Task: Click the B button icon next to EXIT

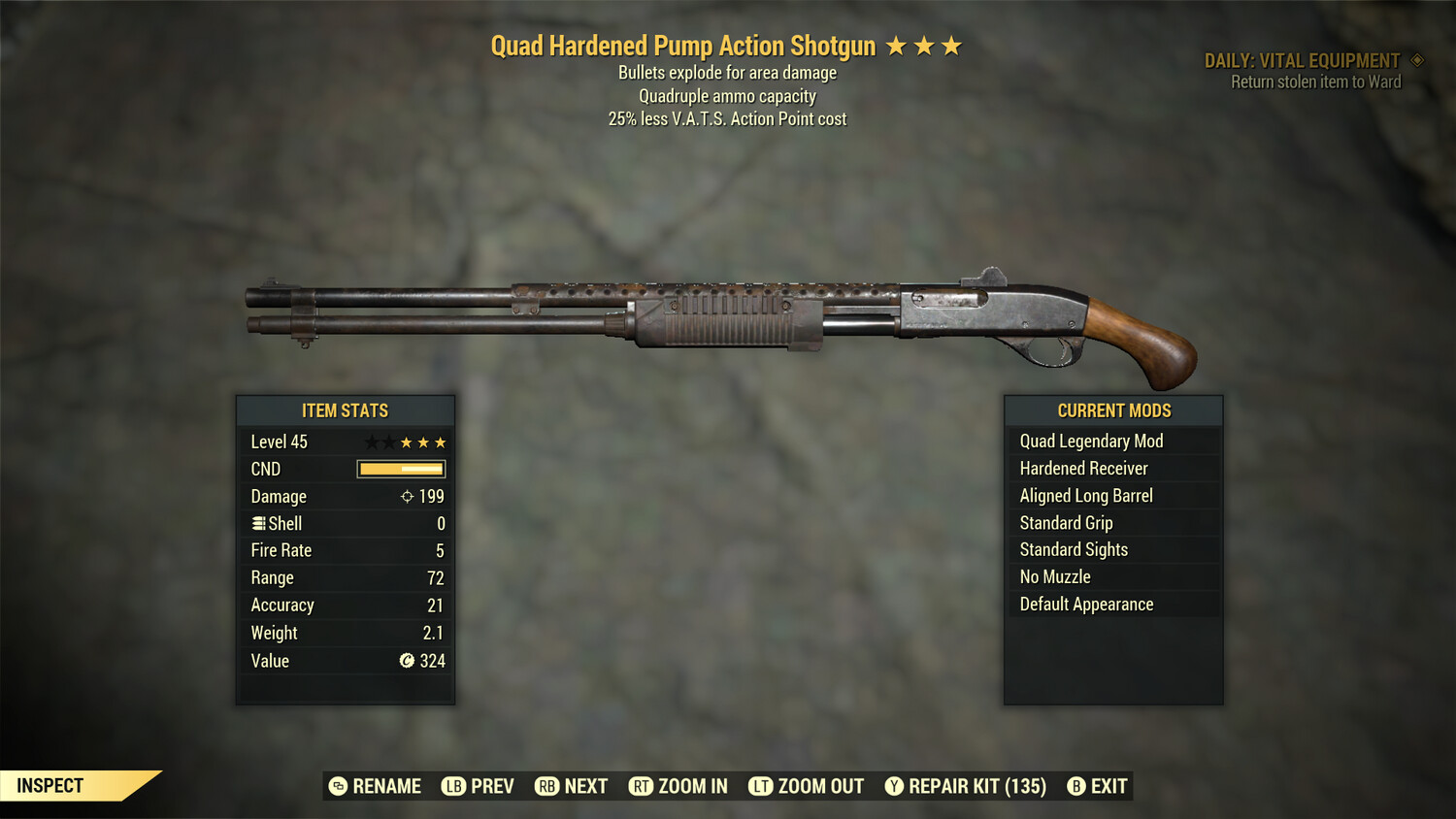Action: point(1075,786)
